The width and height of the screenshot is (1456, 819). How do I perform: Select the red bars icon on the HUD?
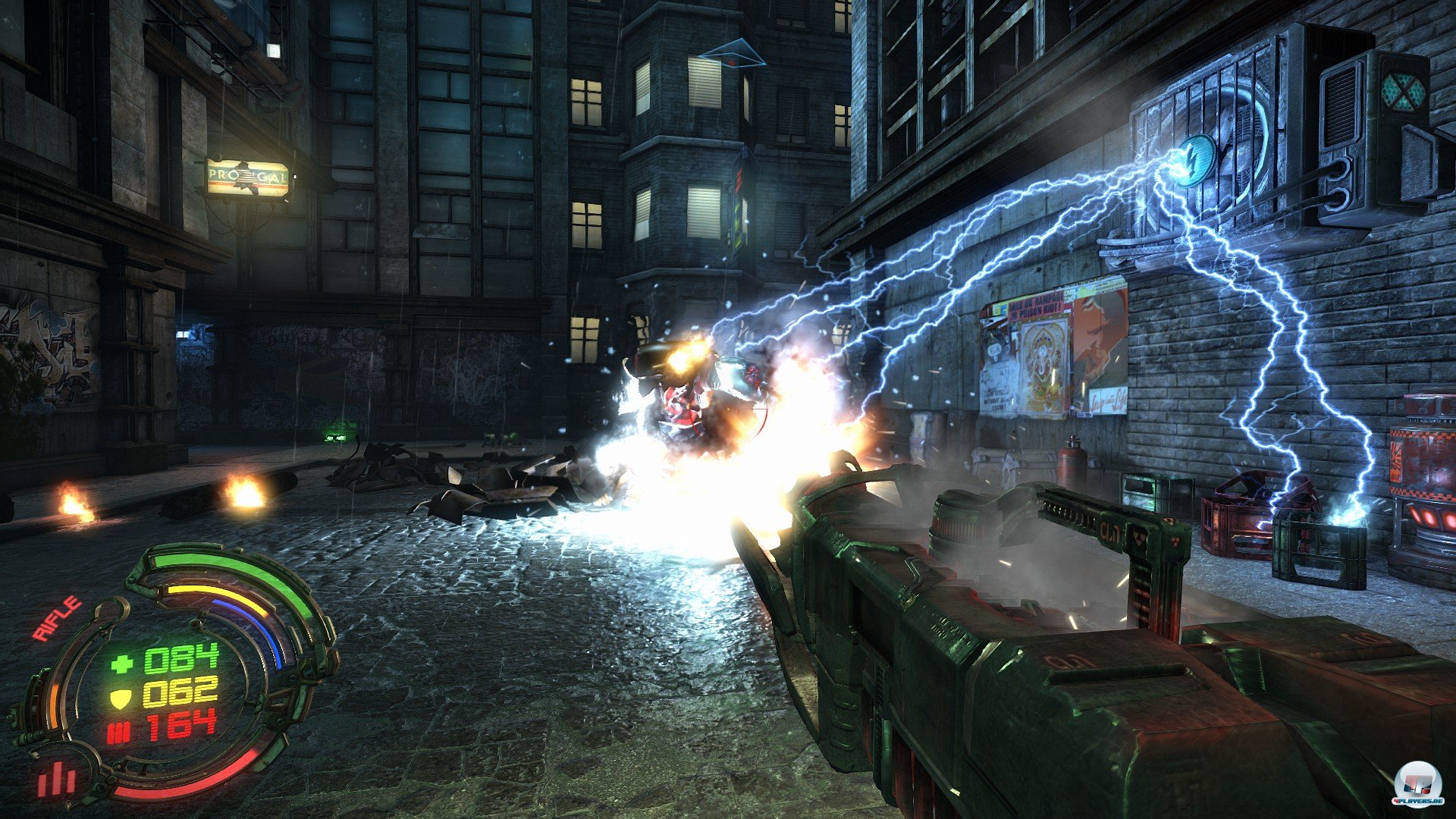[x=57, y=779]
